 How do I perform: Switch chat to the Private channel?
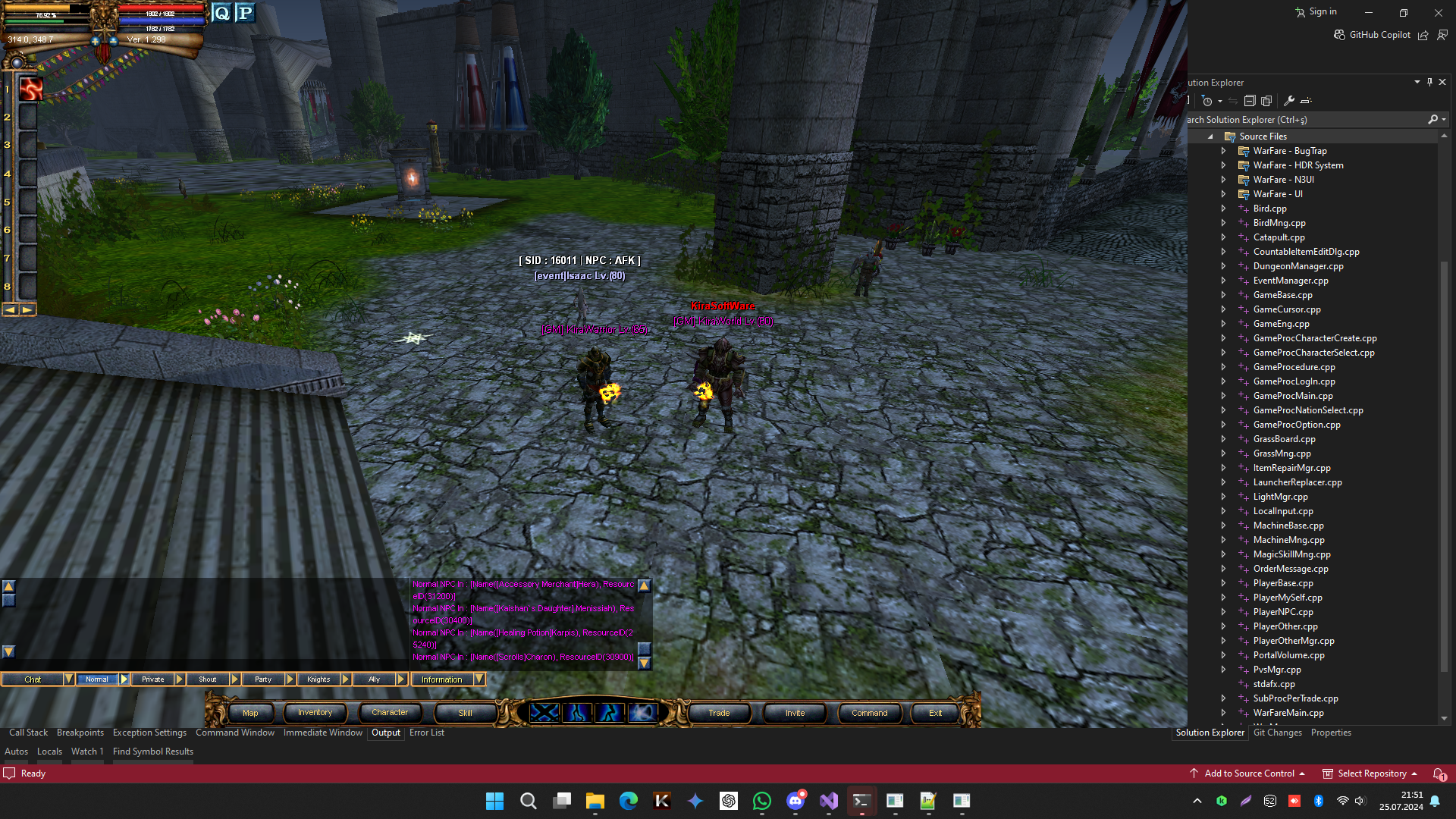tap(153, 679)
